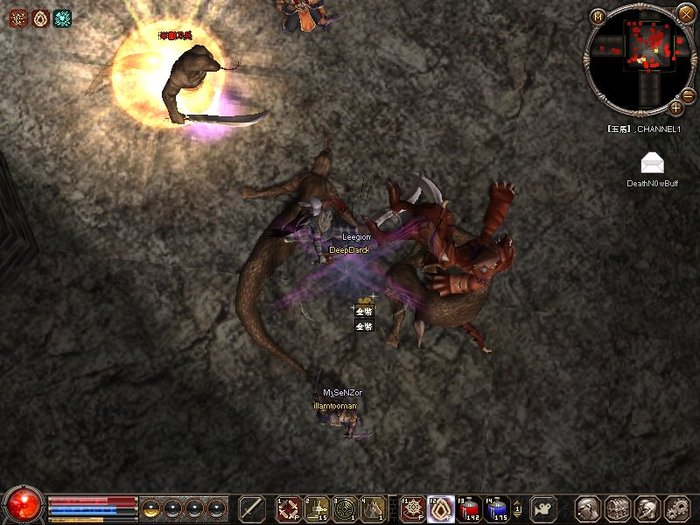Open the gear settings menu
700x525 pixels.
point(676,508)
